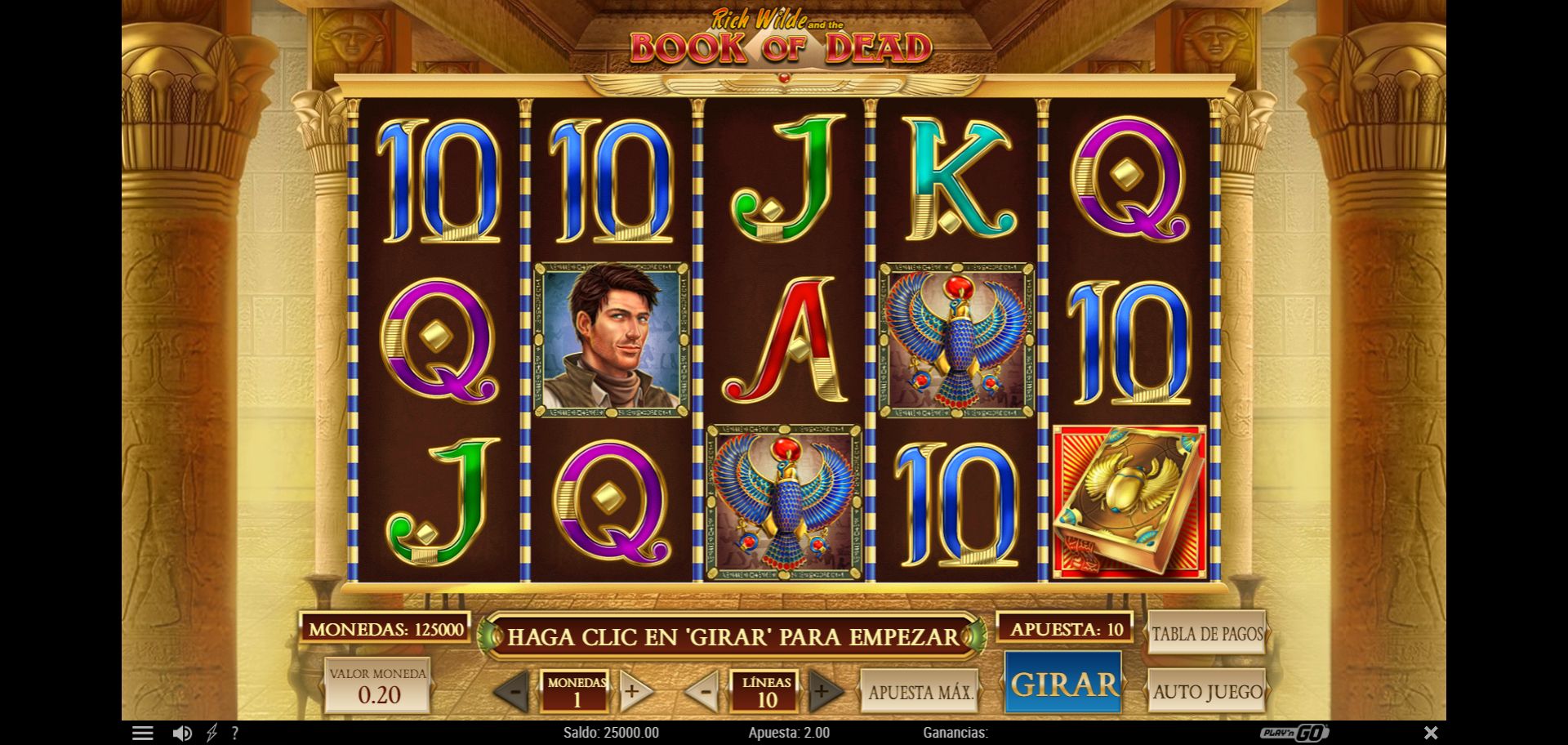Open the Tabla de Pagos paytable

pyautogui.click(x=1206, y=633)
